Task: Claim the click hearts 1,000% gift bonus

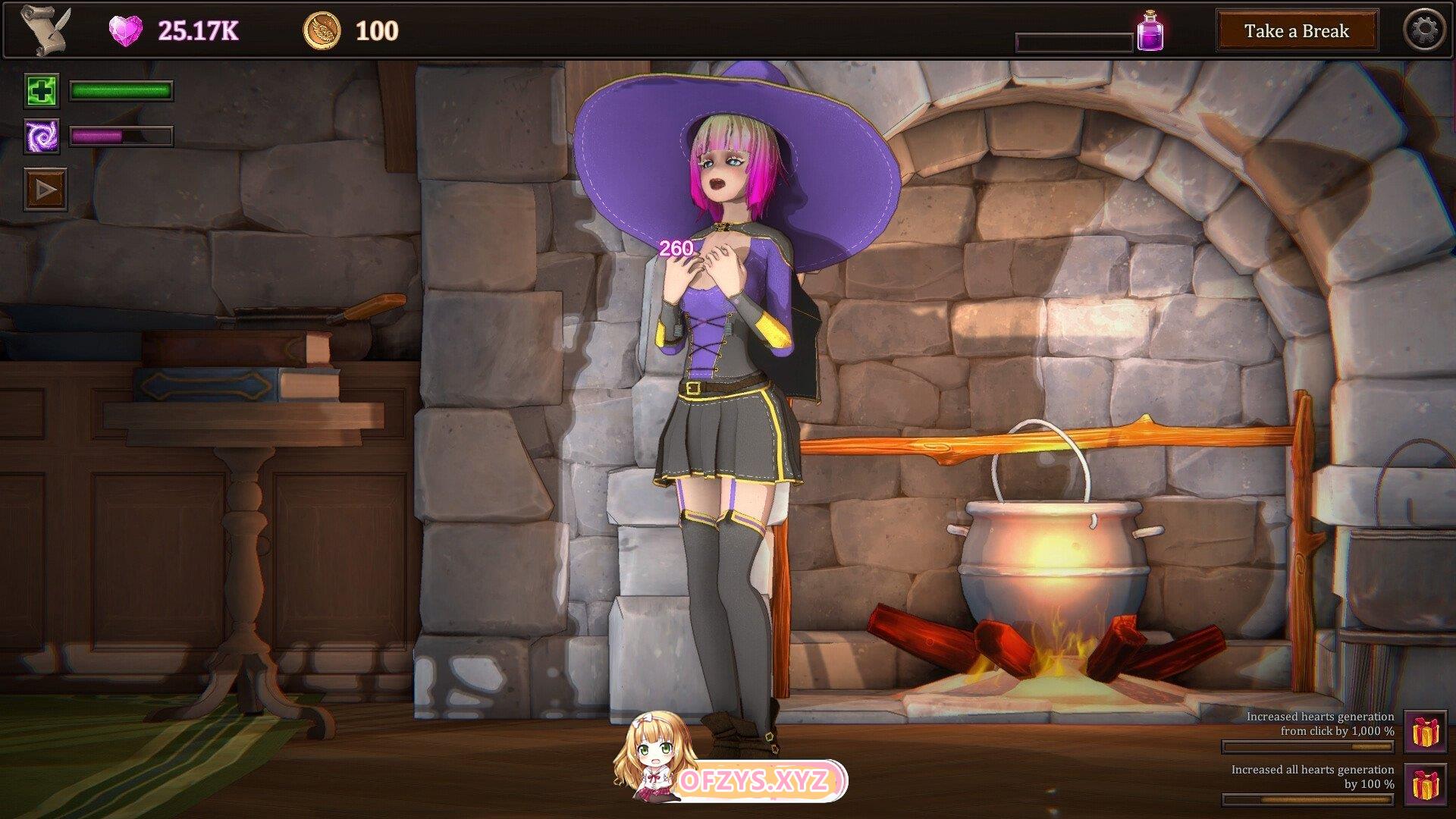Action: point(1425,731)
